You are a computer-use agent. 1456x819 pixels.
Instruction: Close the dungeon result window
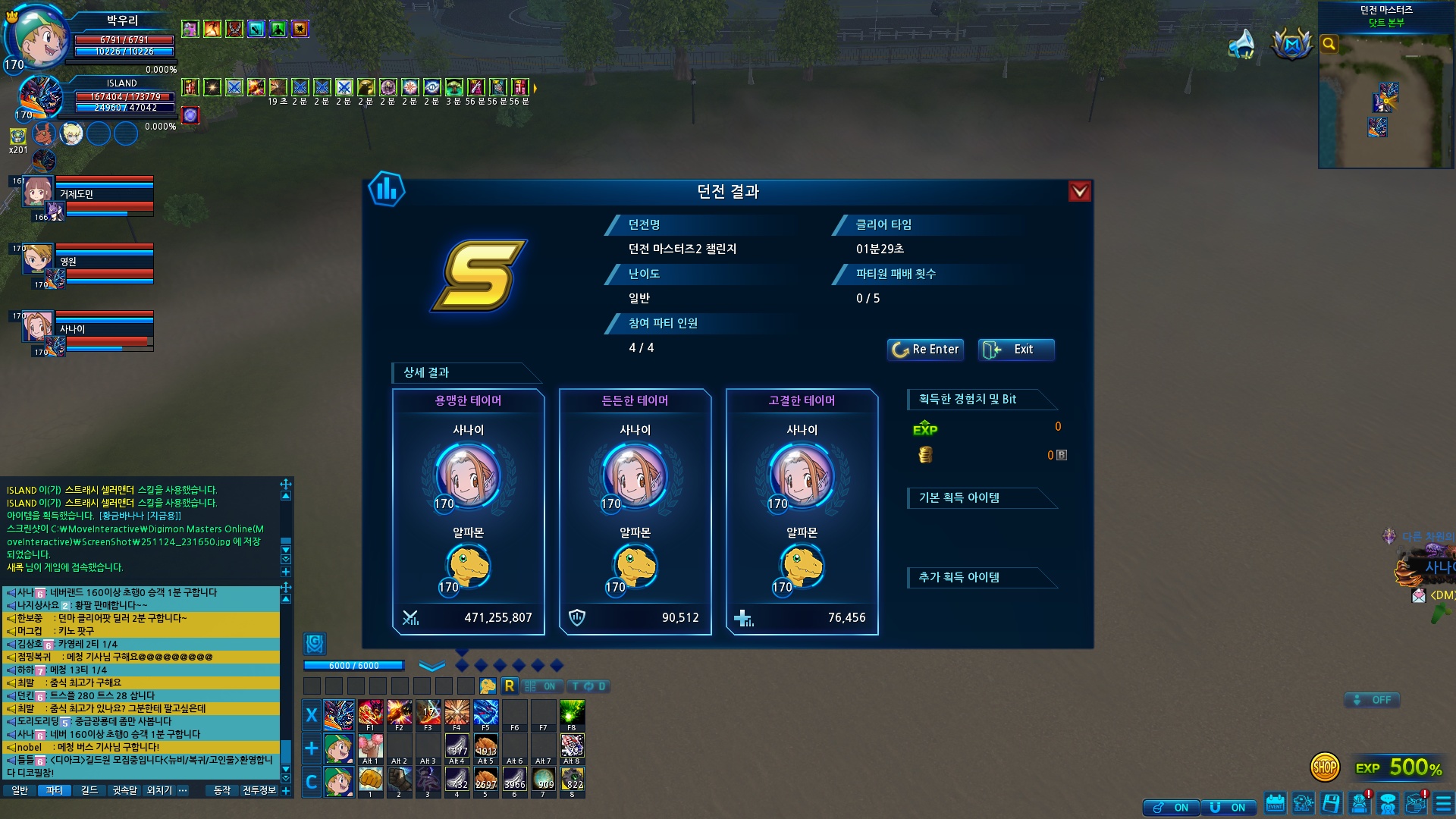click(x=1079, y=192)
